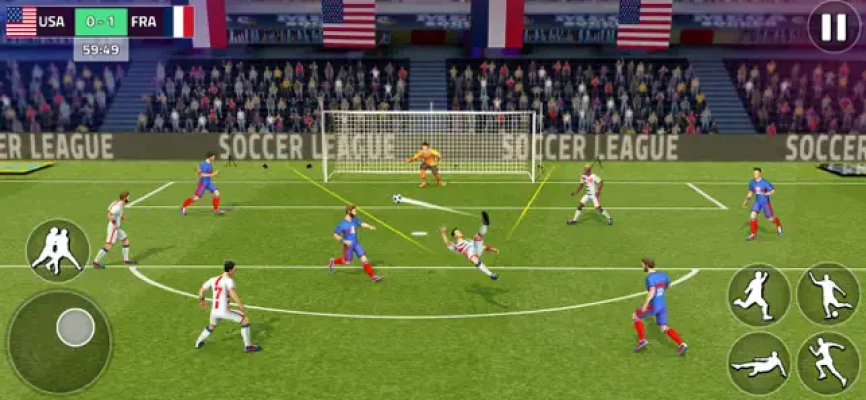This screenshot has width=866, height=400.
Task: Tap the slide tackle button
Action: coord(758,364)
